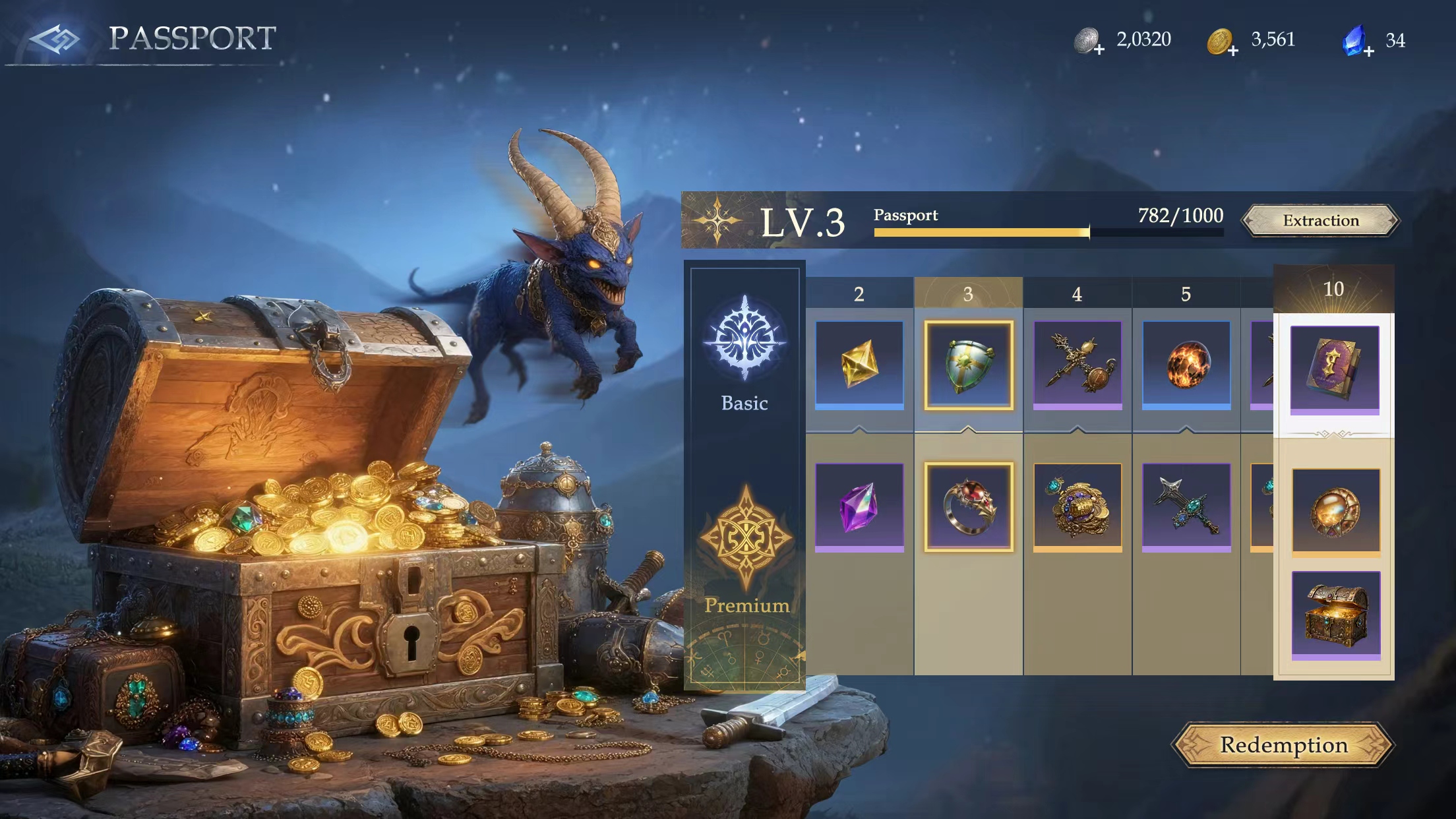
Task: Pick the golden orb amulet reward
Action: (1335, 511)
